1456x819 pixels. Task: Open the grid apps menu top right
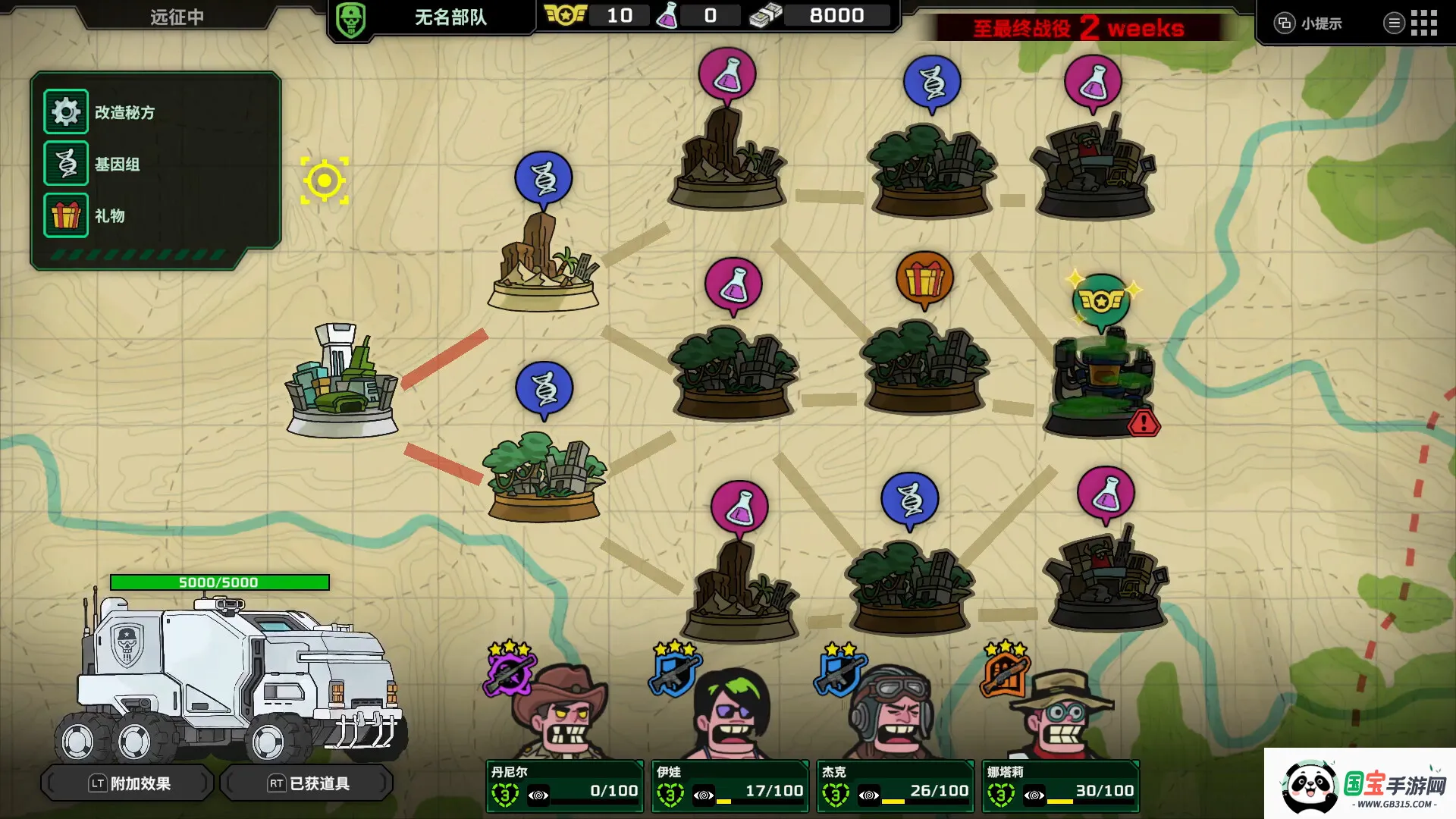[x=1425, y=23]
